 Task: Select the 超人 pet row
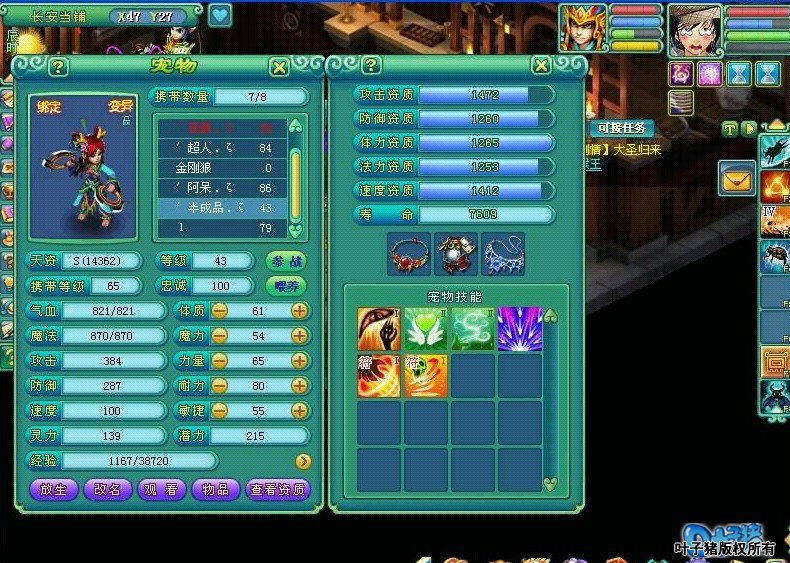222,148
